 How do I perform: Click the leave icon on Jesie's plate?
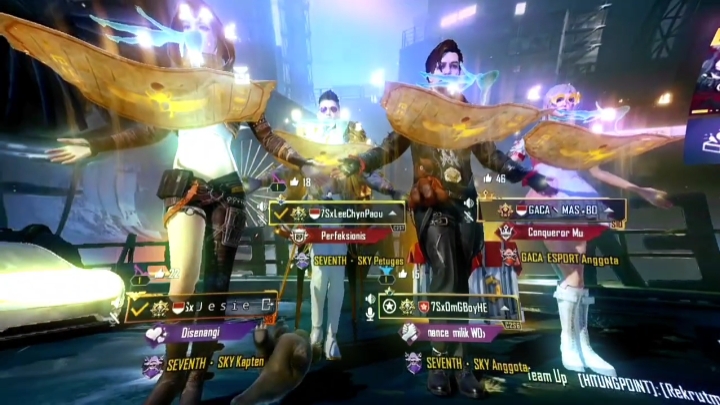click(x=268, y=306)
